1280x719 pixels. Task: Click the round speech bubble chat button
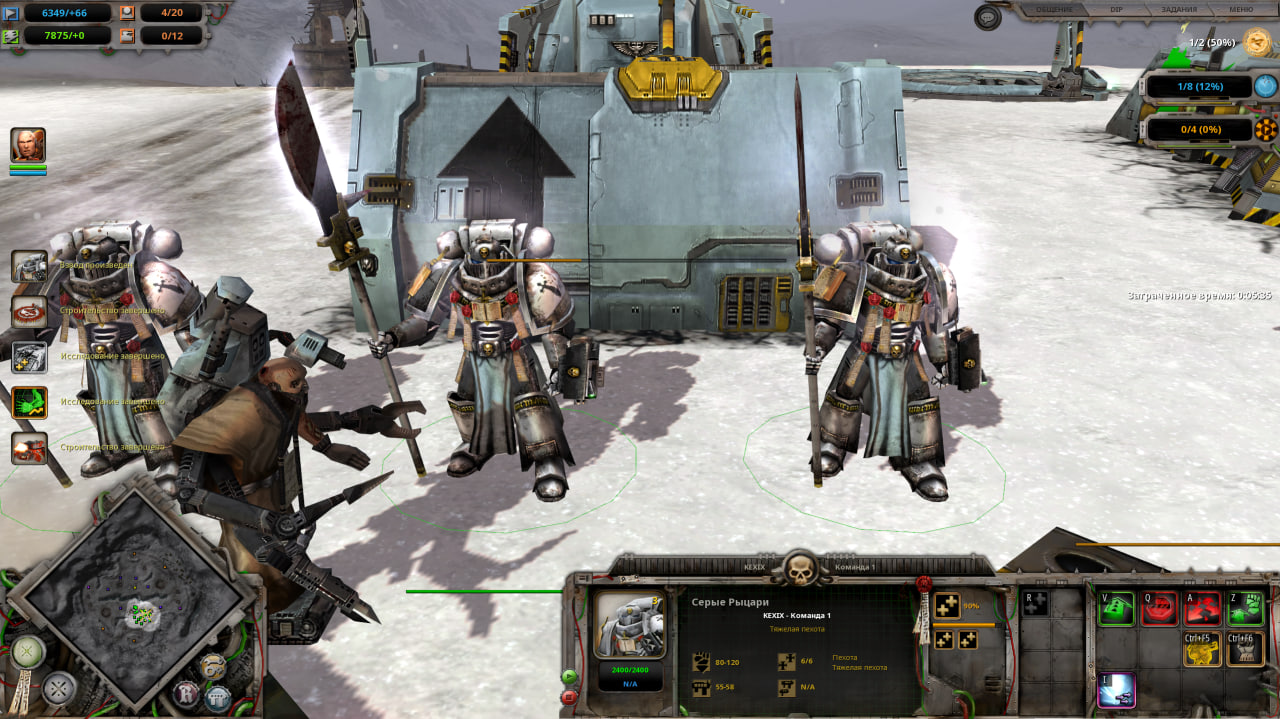pyautogui.click(x=988, y=16)
